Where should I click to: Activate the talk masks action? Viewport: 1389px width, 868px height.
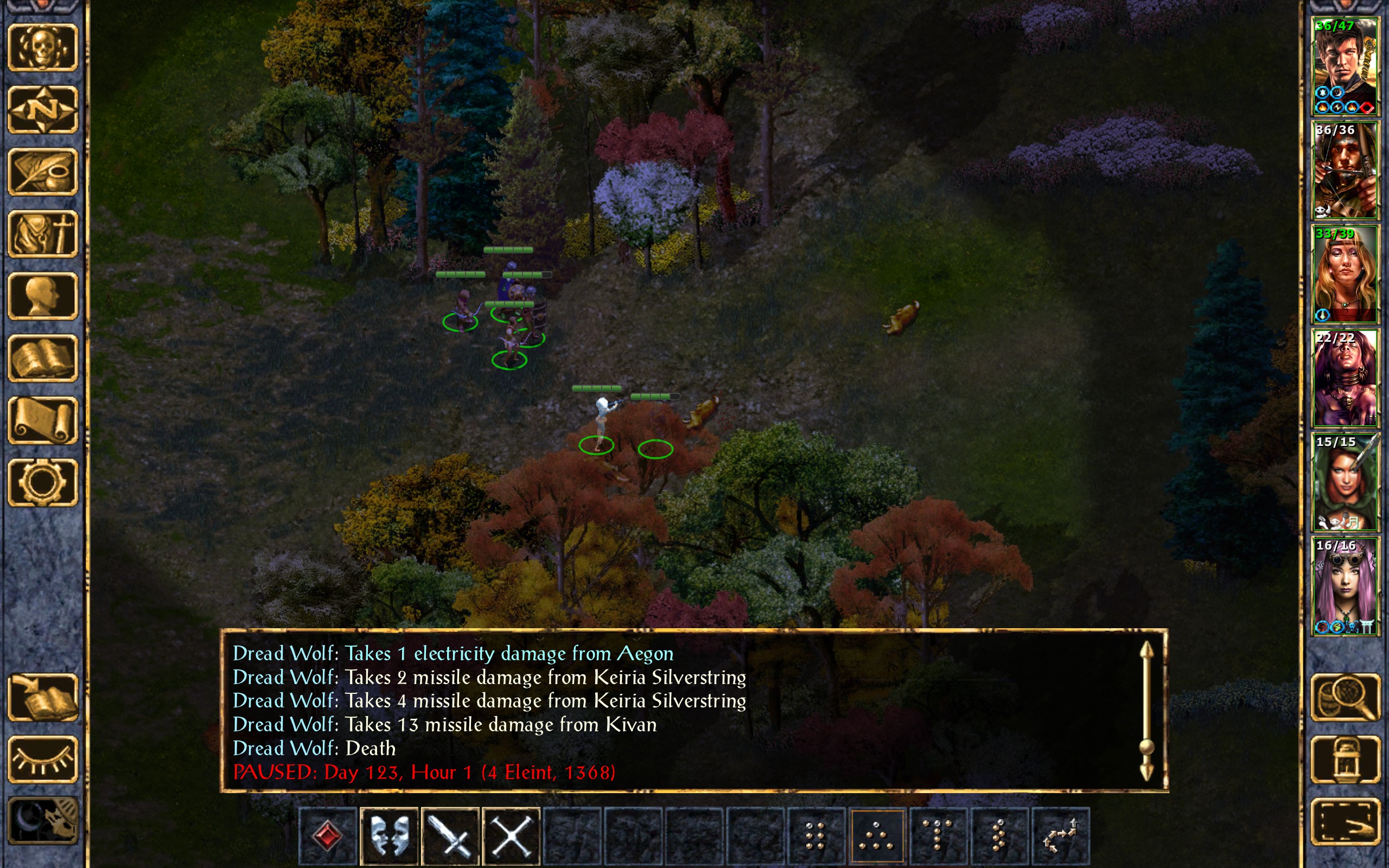389,835
